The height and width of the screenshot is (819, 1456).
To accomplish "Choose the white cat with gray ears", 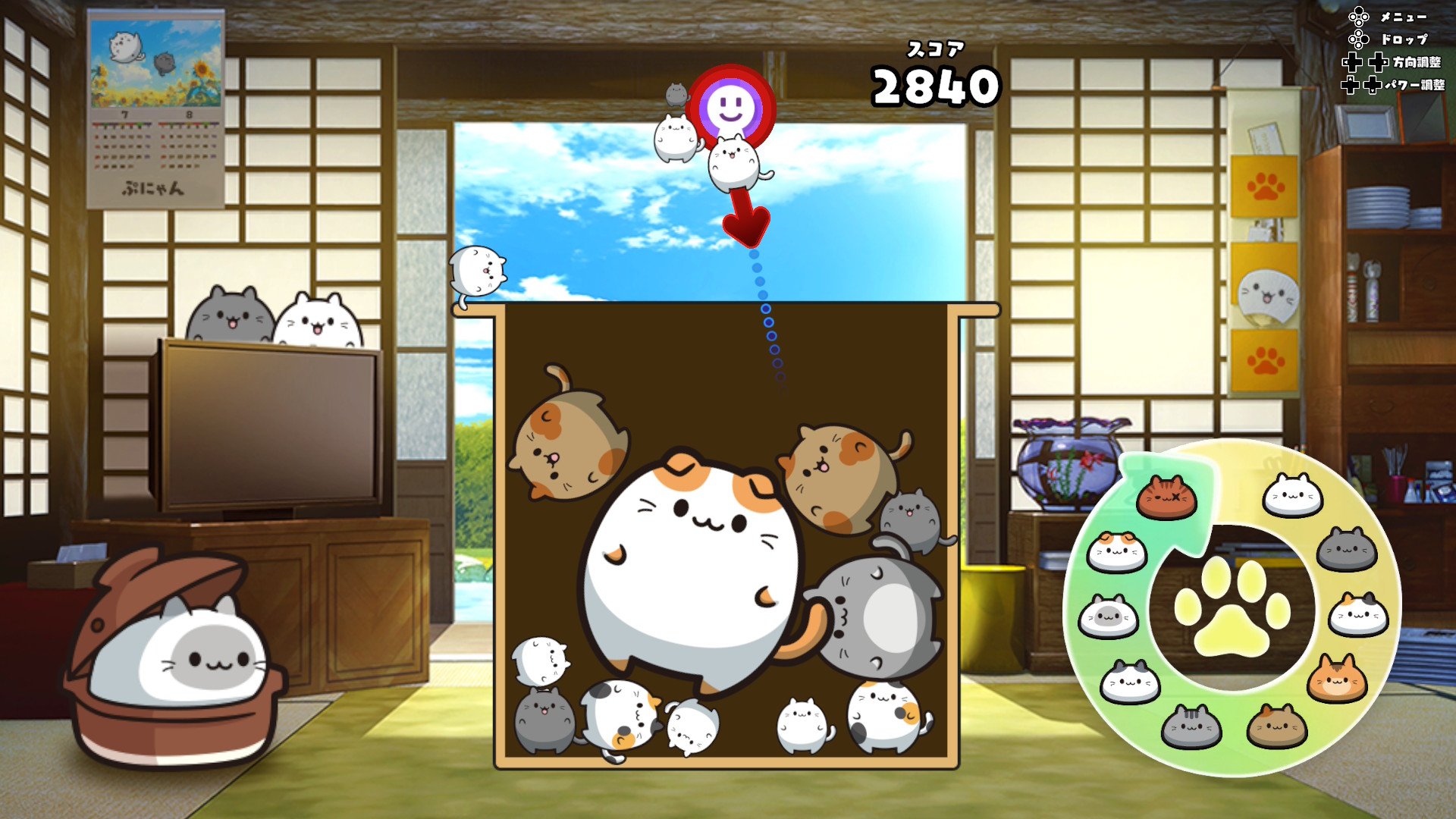I will click(x=1130, y=682).
